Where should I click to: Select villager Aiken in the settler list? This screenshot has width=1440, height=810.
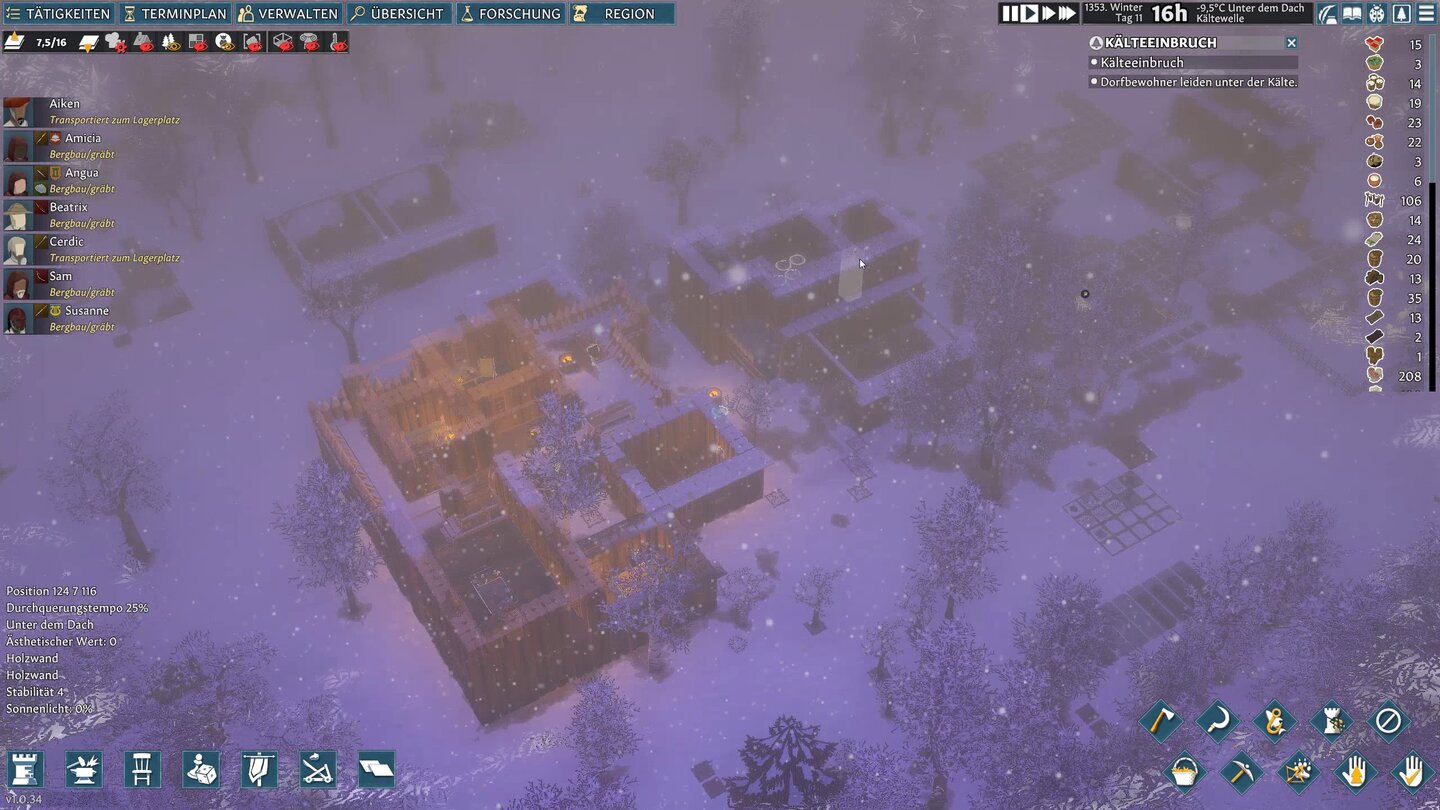[x=64, y=104]
